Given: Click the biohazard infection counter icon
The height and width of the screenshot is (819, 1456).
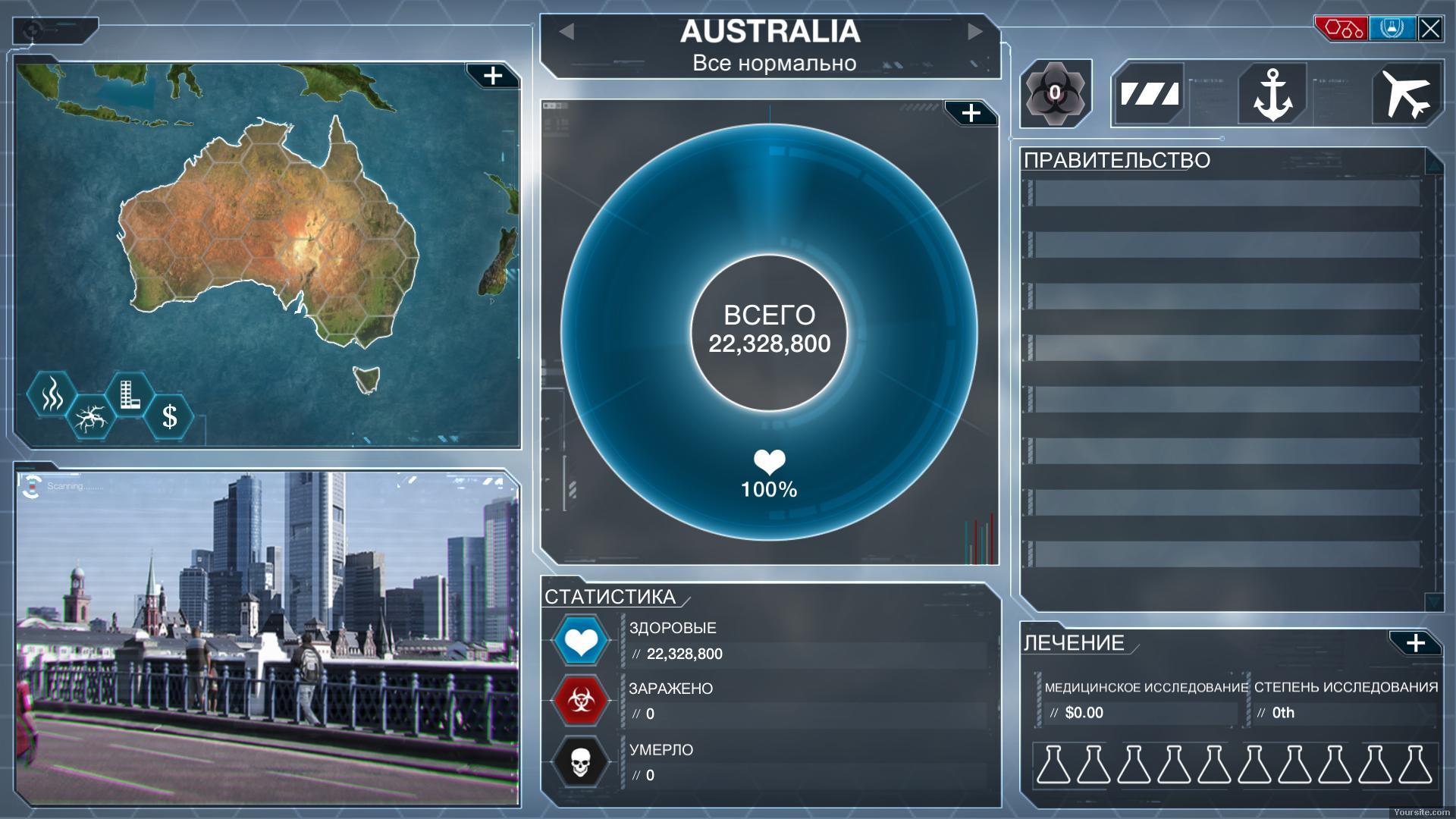Looking at the screenshot, I should click(x=1055, y=93).
